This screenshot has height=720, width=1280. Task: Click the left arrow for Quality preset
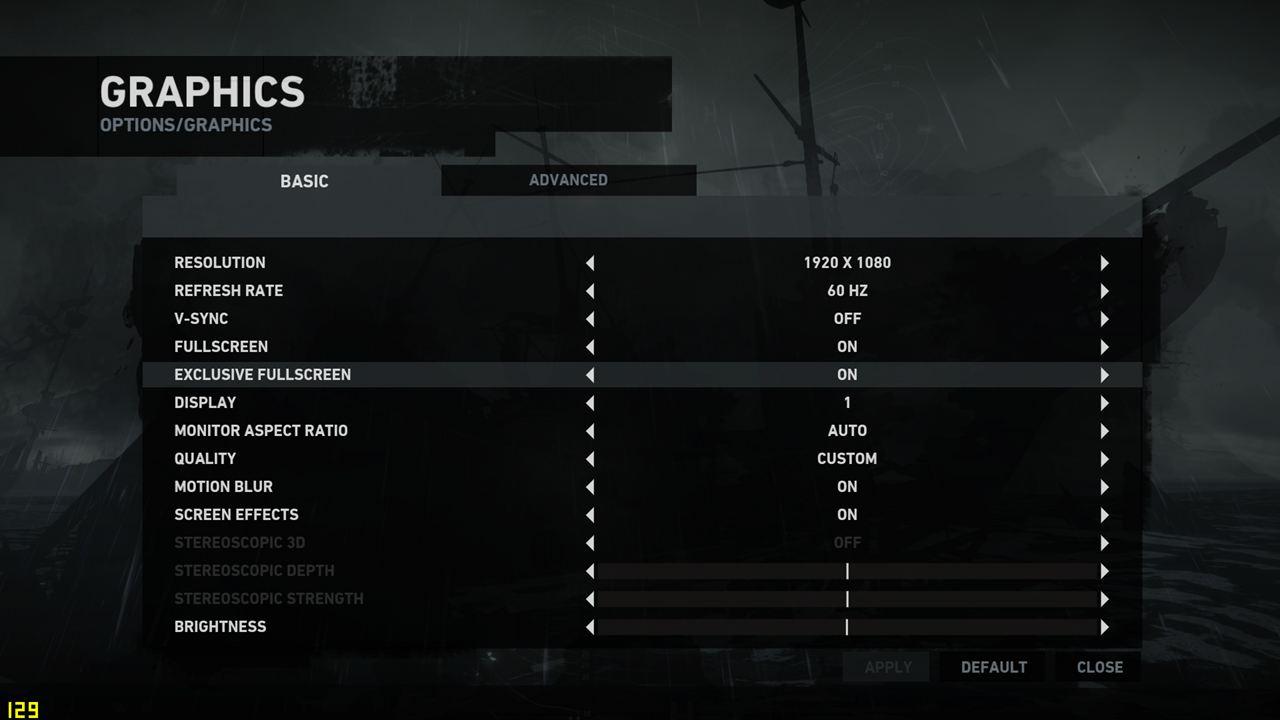point(590,459)
